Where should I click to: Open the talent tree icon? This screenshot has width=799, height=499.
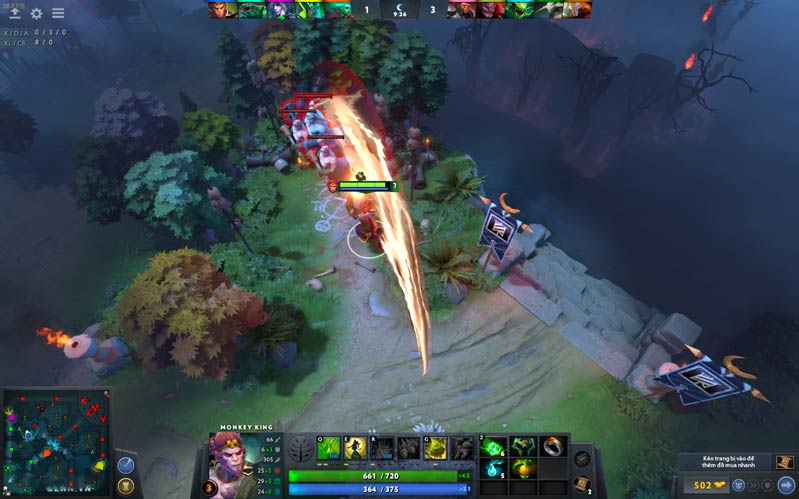point(300,448)
